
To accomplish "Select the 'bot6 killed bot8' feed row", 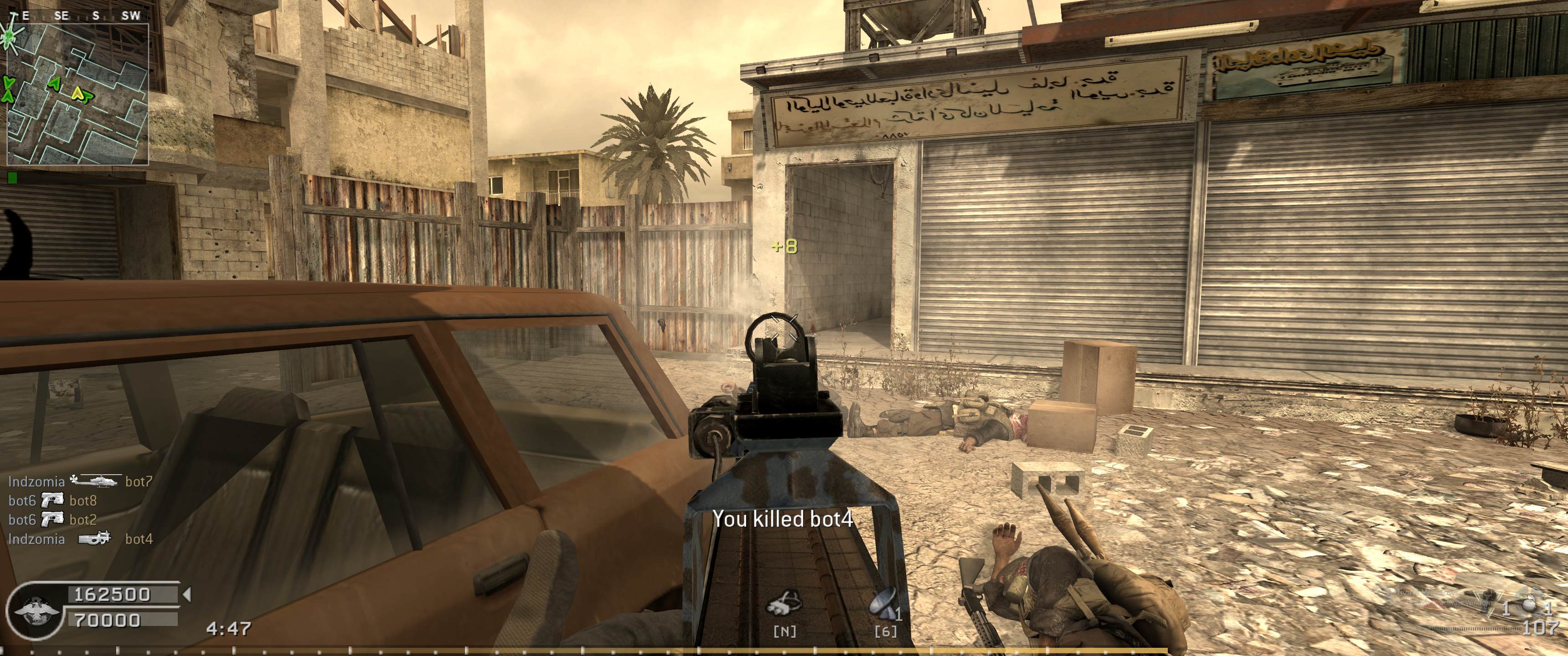I will pyautogui.click(x=53, y=502).
